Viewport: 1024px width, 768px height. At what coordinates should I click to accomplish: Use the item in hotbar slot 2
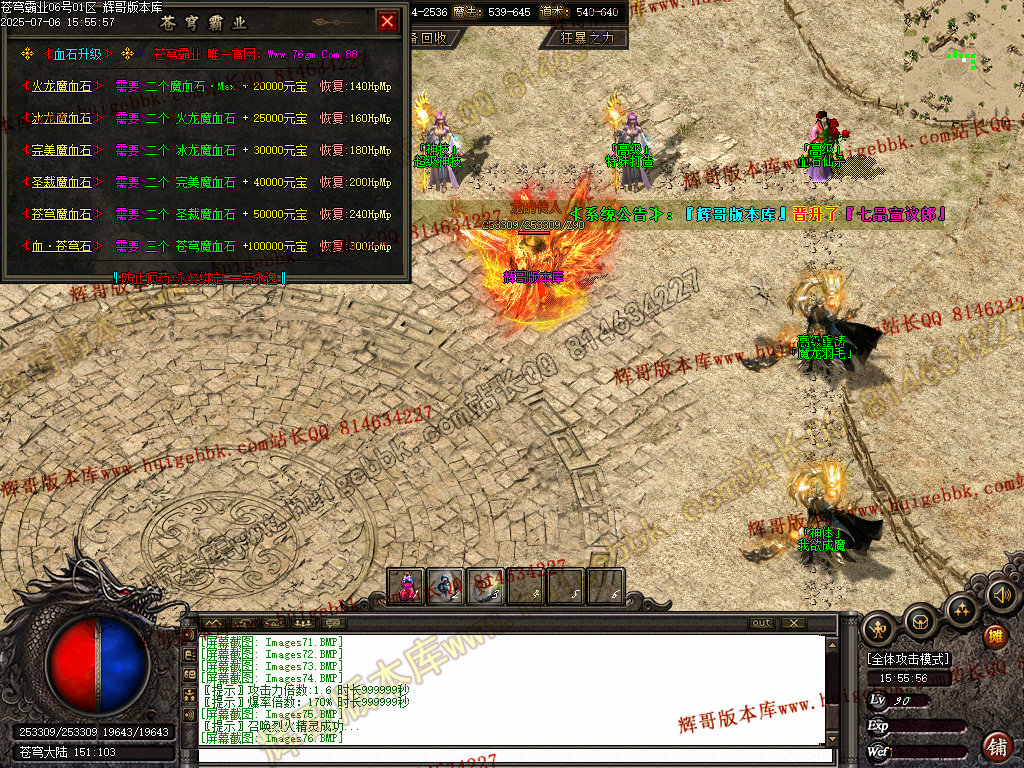pyautogui.click(x=446, y=586)
